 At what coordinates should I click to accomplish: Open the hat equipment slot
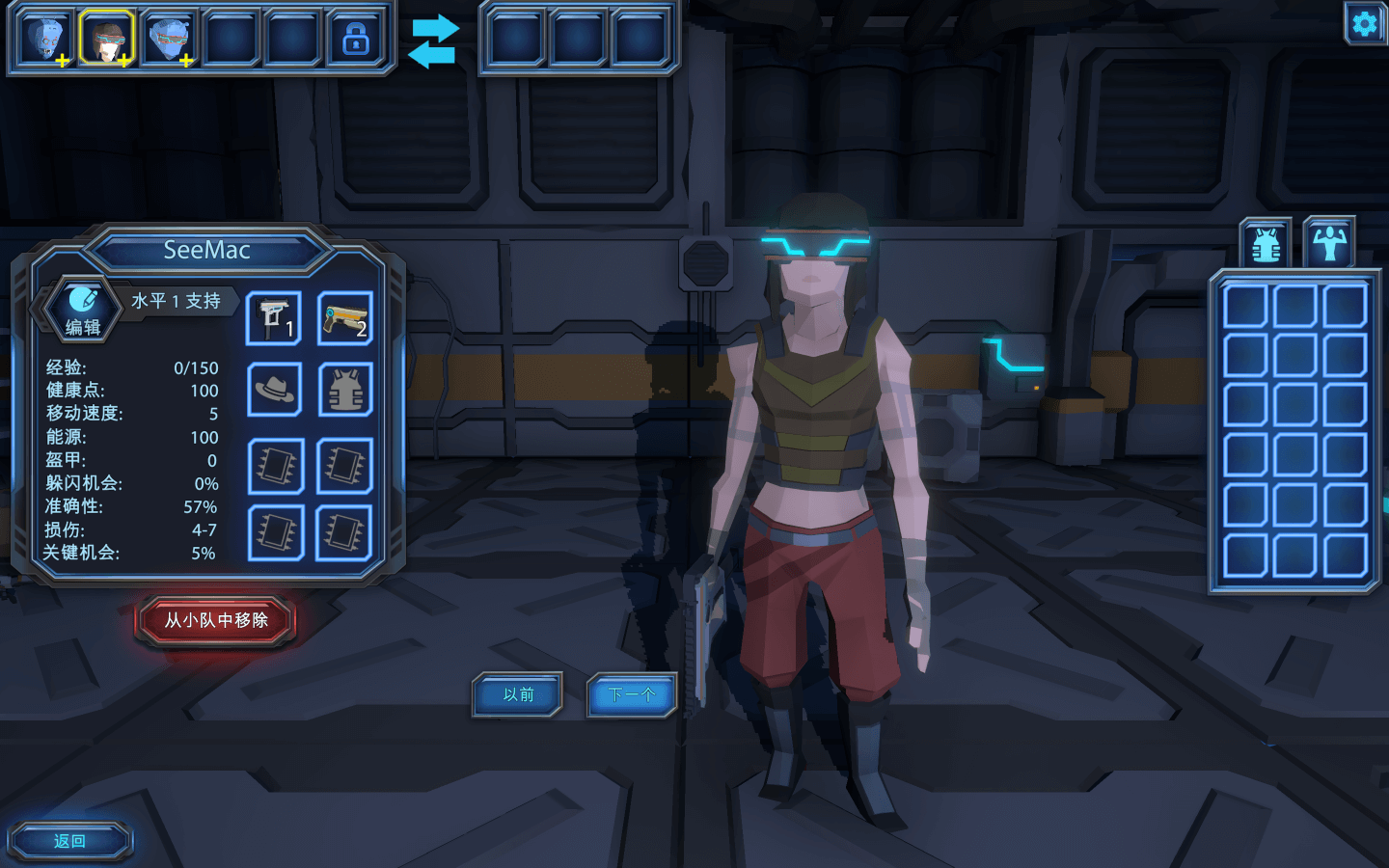275,390
